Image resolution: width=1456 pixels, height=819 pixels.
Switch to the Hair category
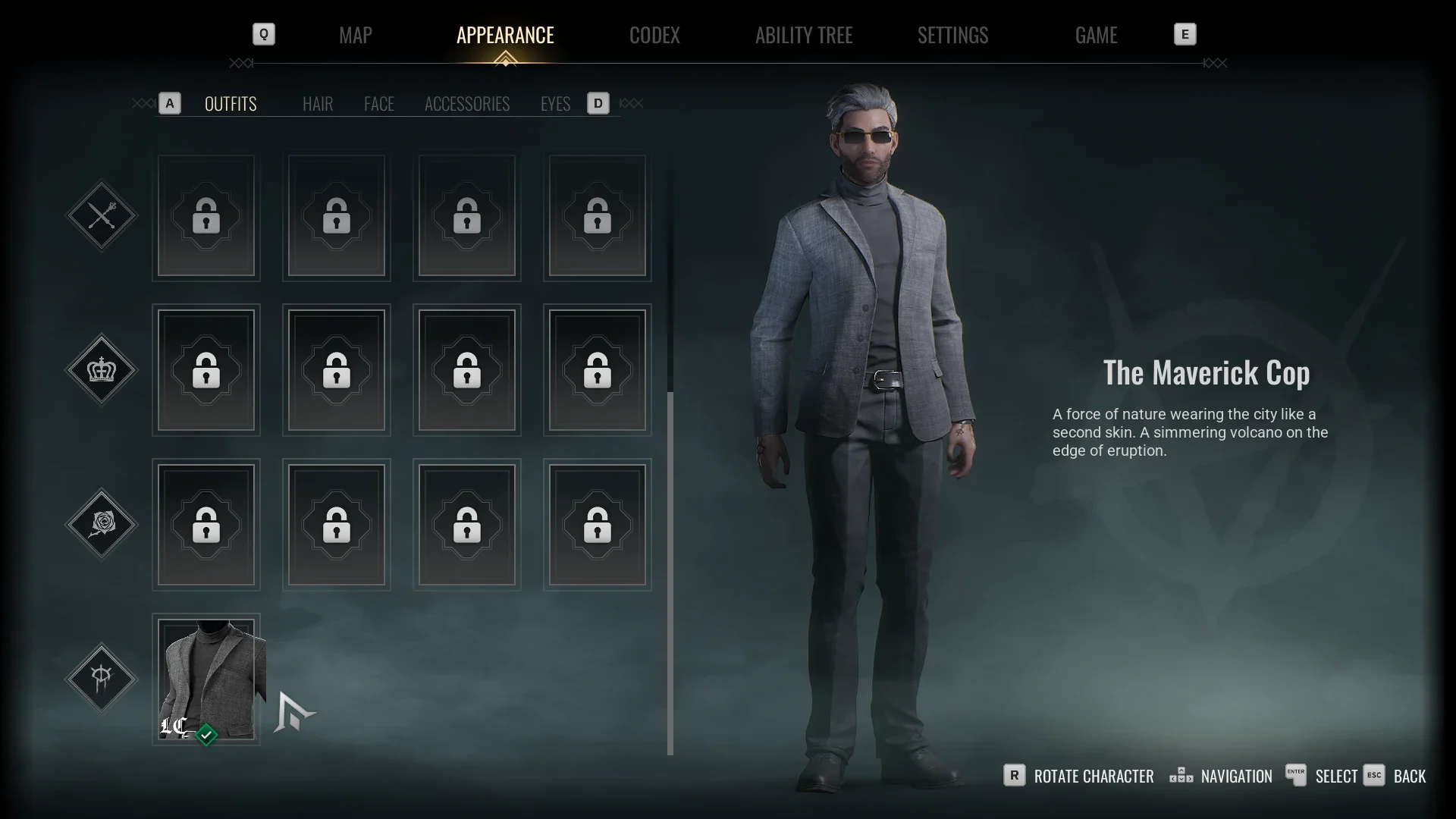point(318,104)
